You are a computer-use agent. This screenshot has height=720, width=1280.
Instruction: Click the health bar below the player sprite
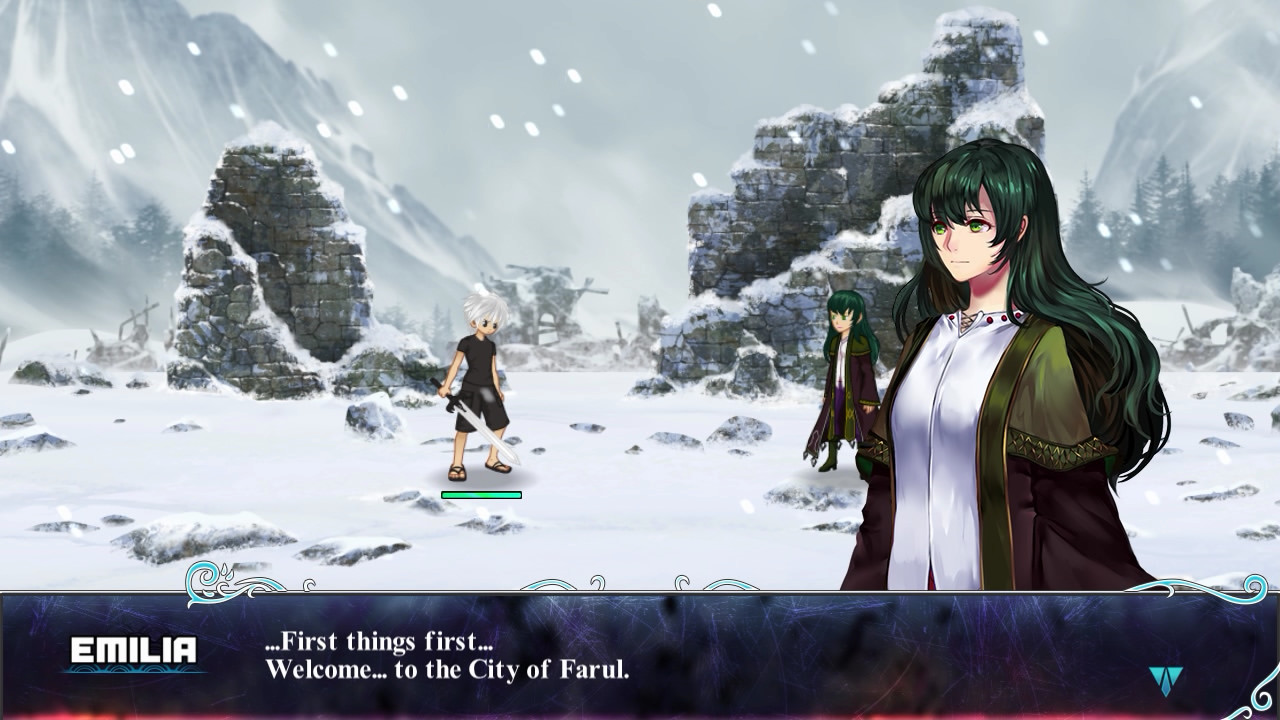tap(481, 492)
